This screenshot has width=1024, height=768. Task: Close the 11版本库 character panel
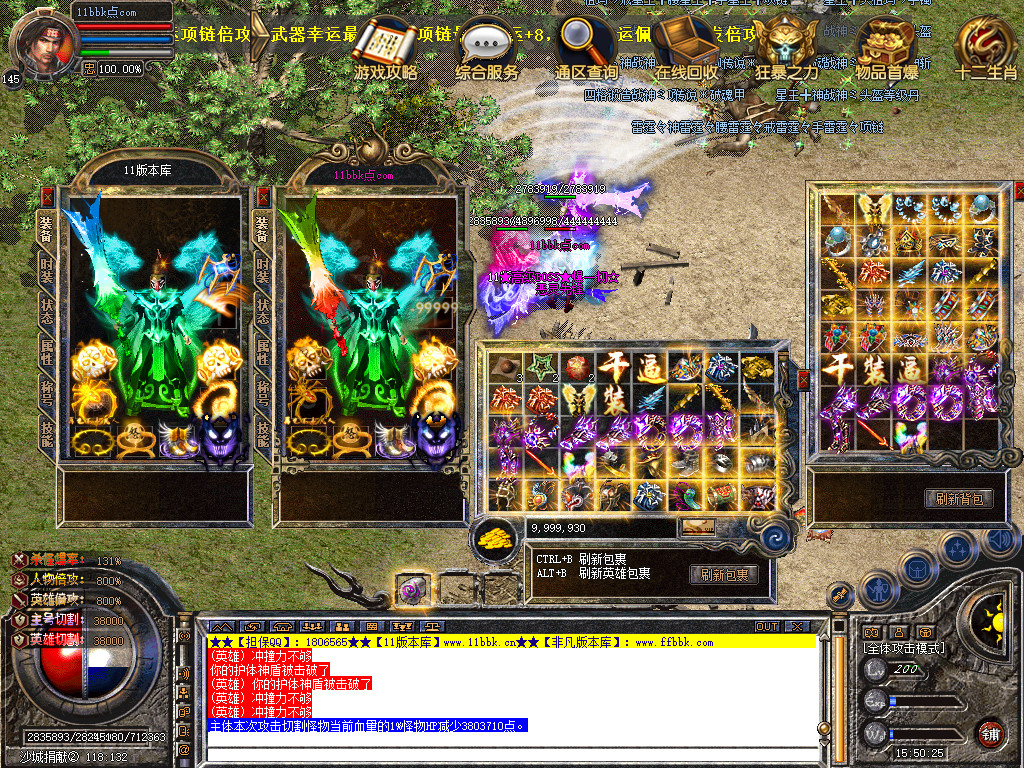point(46,197)
